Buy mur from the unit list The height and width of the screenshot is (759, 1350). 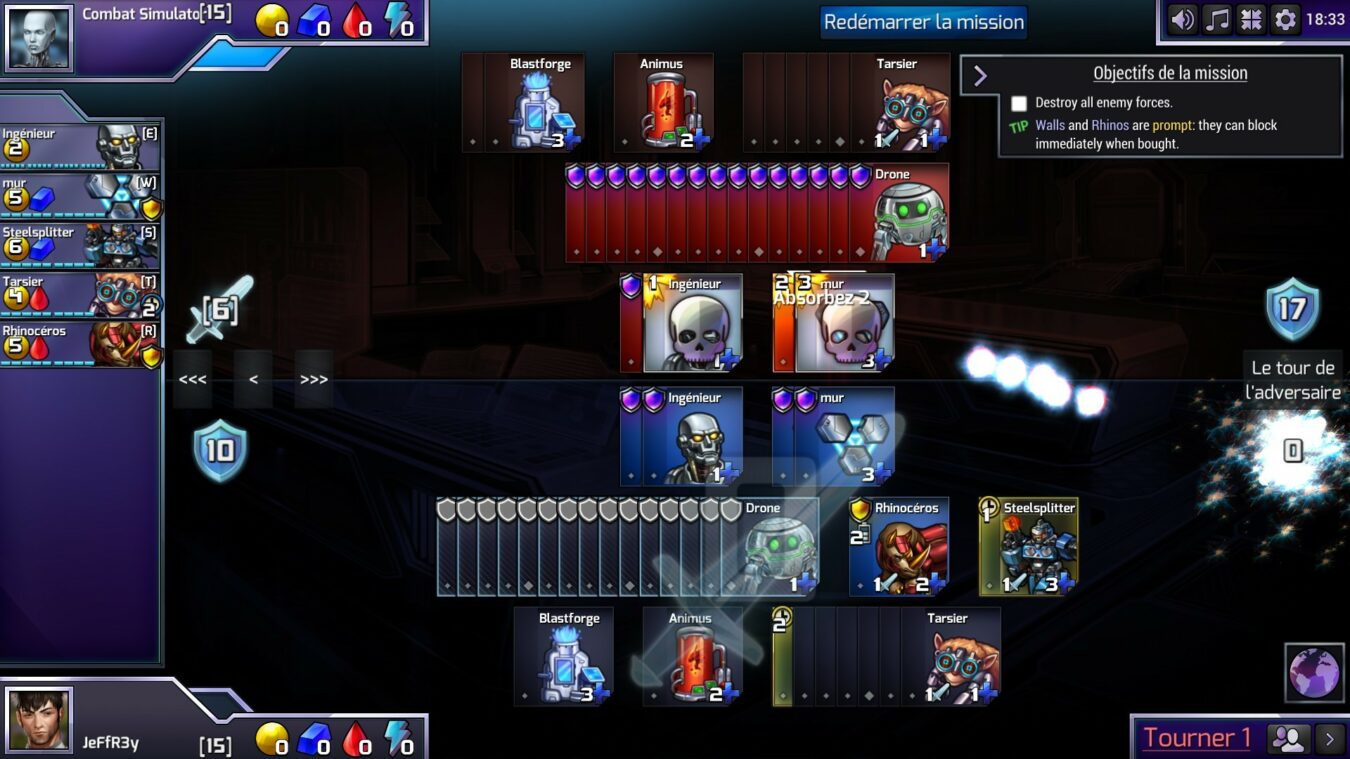pos(80,196)
